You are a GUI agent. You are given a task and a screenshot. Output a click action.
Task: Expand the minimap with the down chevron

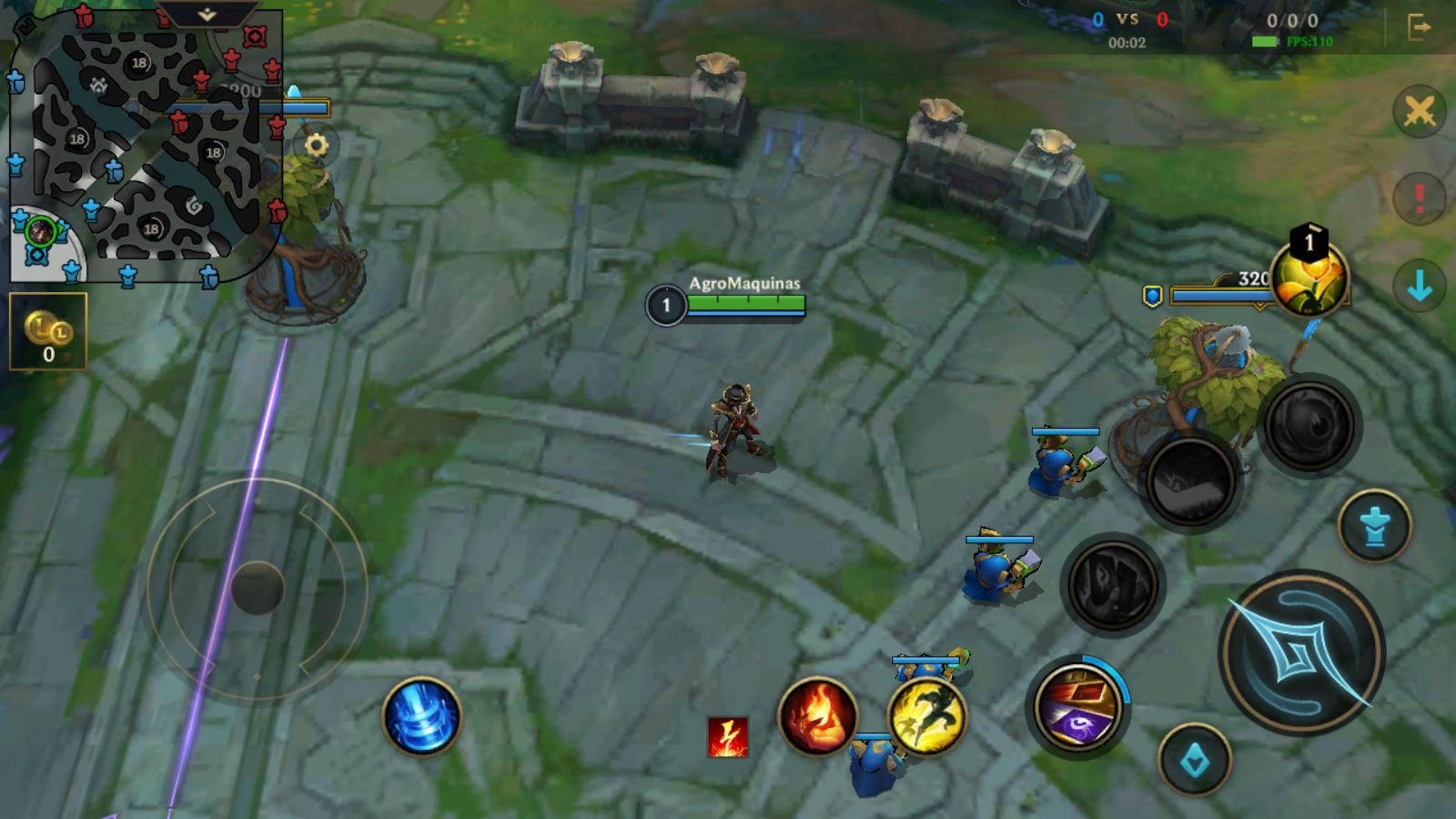(x=207, y=15)
